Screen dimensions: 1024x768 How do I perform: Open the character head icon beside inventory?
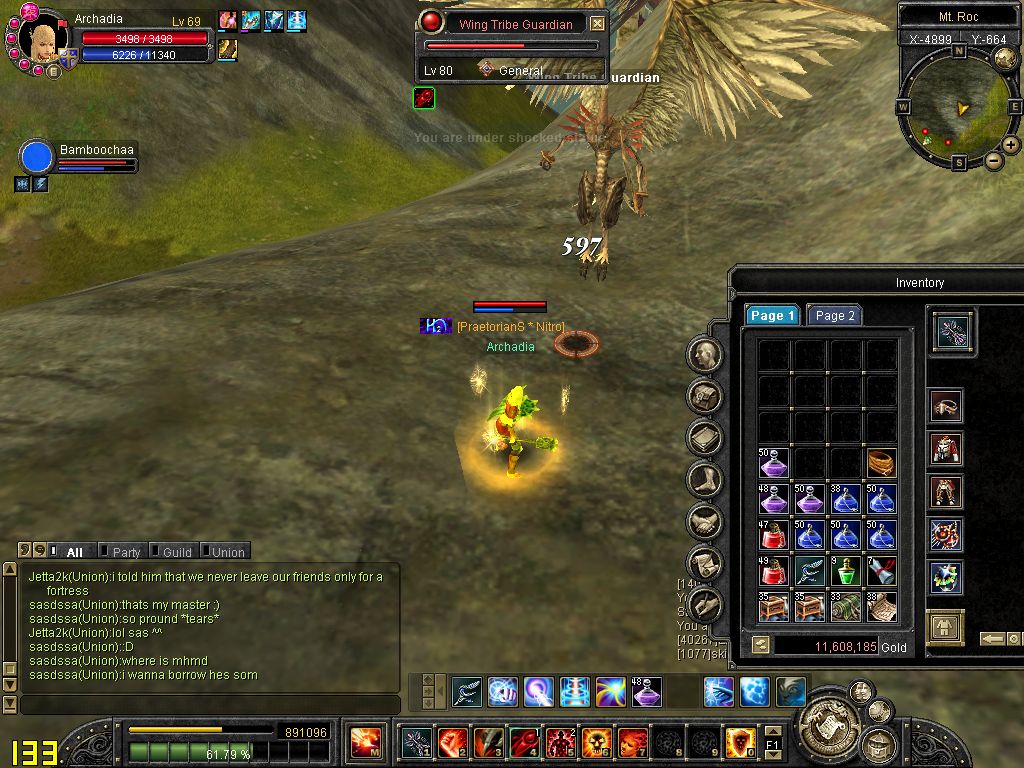coord(705,354)
